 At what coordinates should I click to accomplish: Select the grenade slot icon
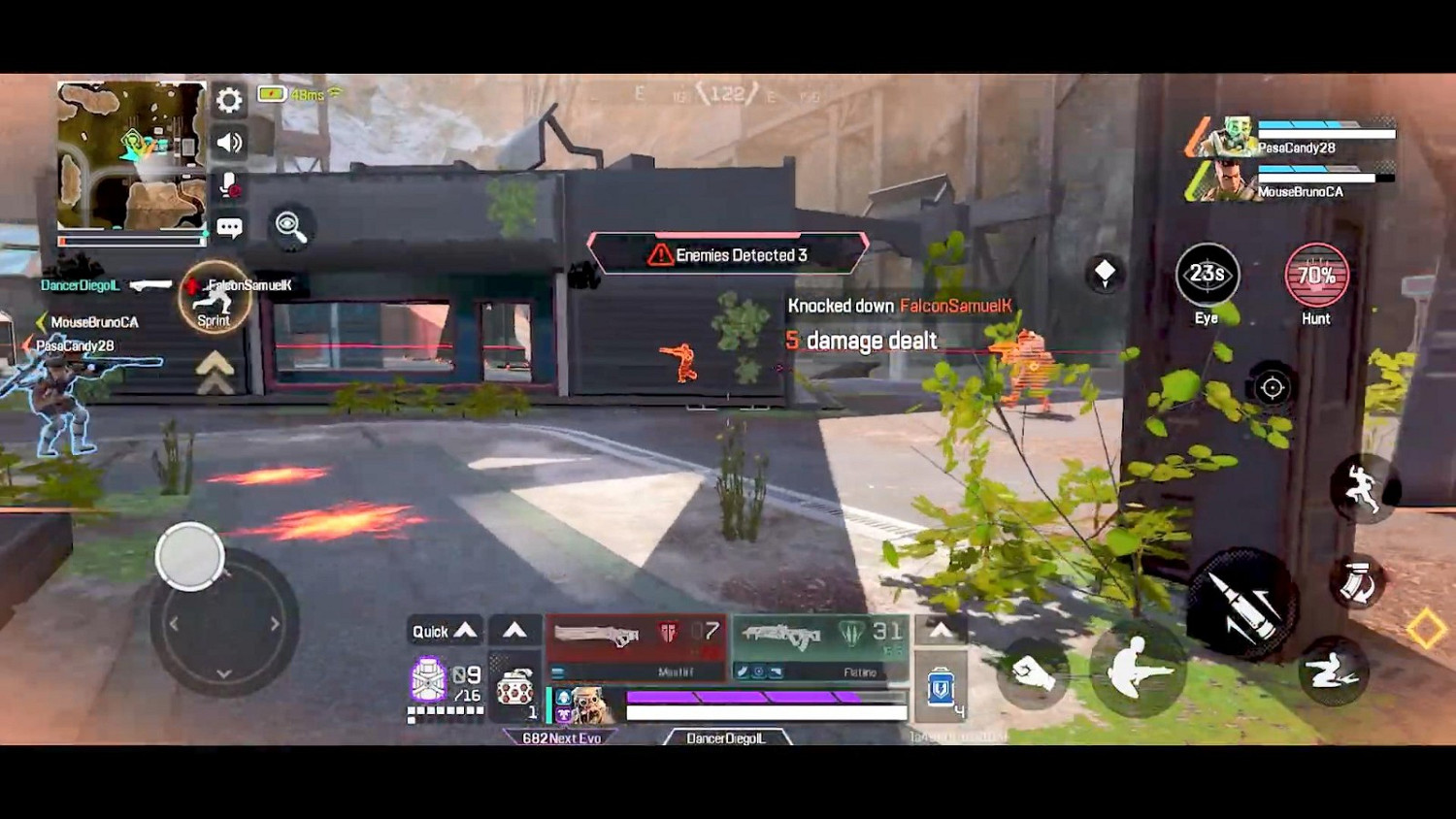pyautogui.click(x=514, y=689)
